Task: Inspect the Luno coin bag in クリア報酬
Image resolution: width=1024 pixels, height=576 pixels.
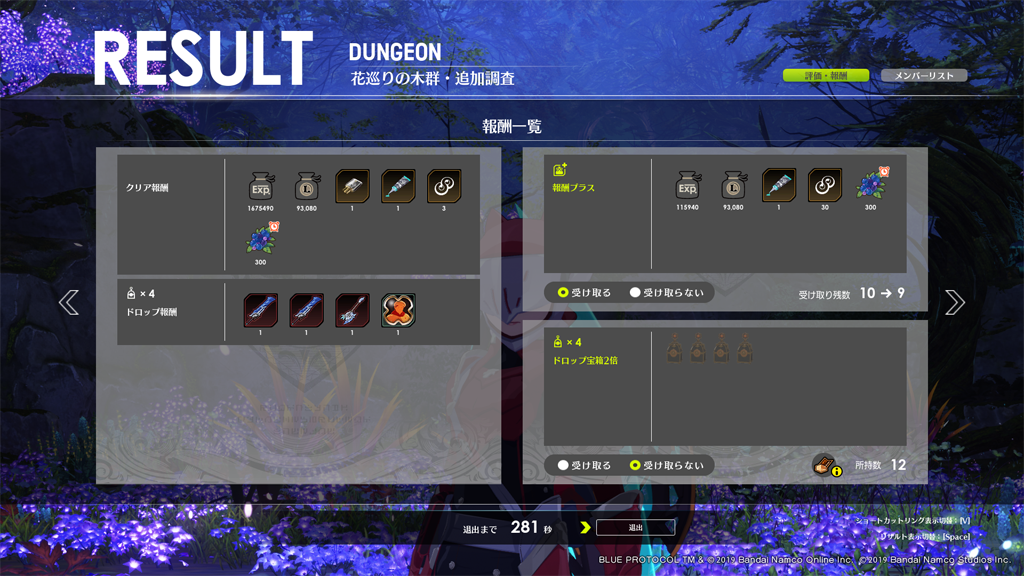Action: pos(307,187)
